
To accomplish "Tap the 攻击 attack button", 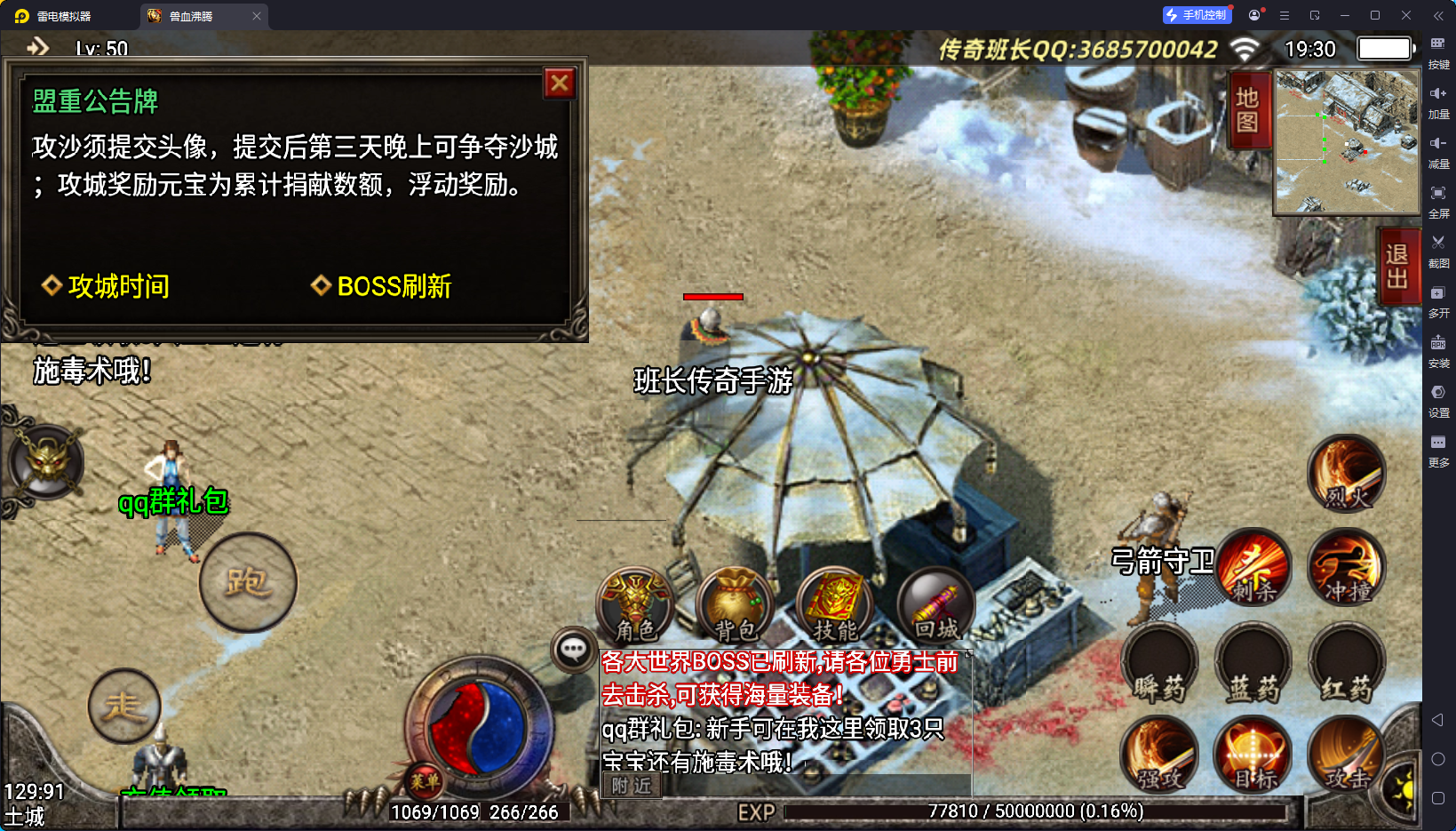I will pos(1347,754).
